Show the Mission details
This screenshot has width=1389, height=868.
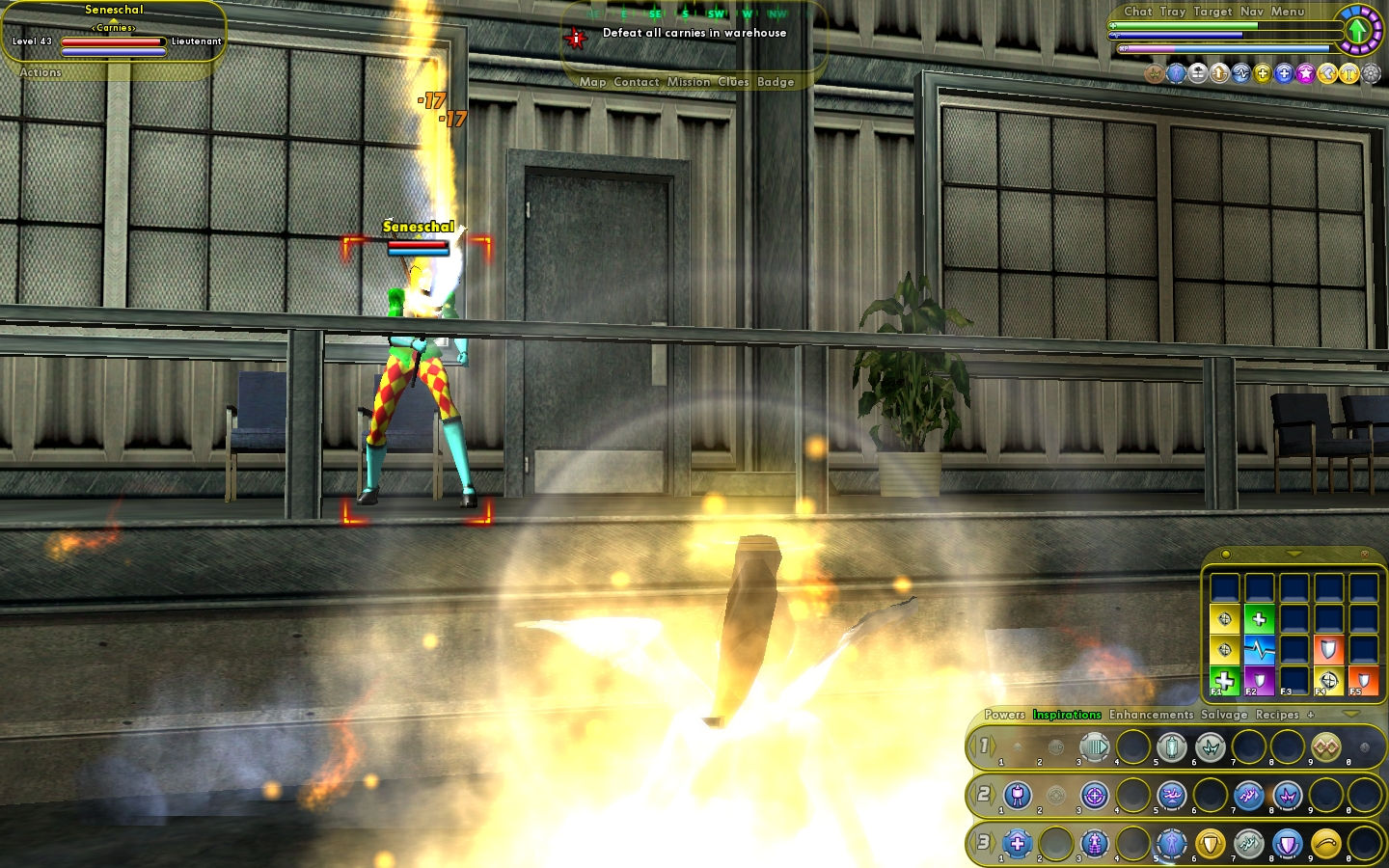click(689, 82)
